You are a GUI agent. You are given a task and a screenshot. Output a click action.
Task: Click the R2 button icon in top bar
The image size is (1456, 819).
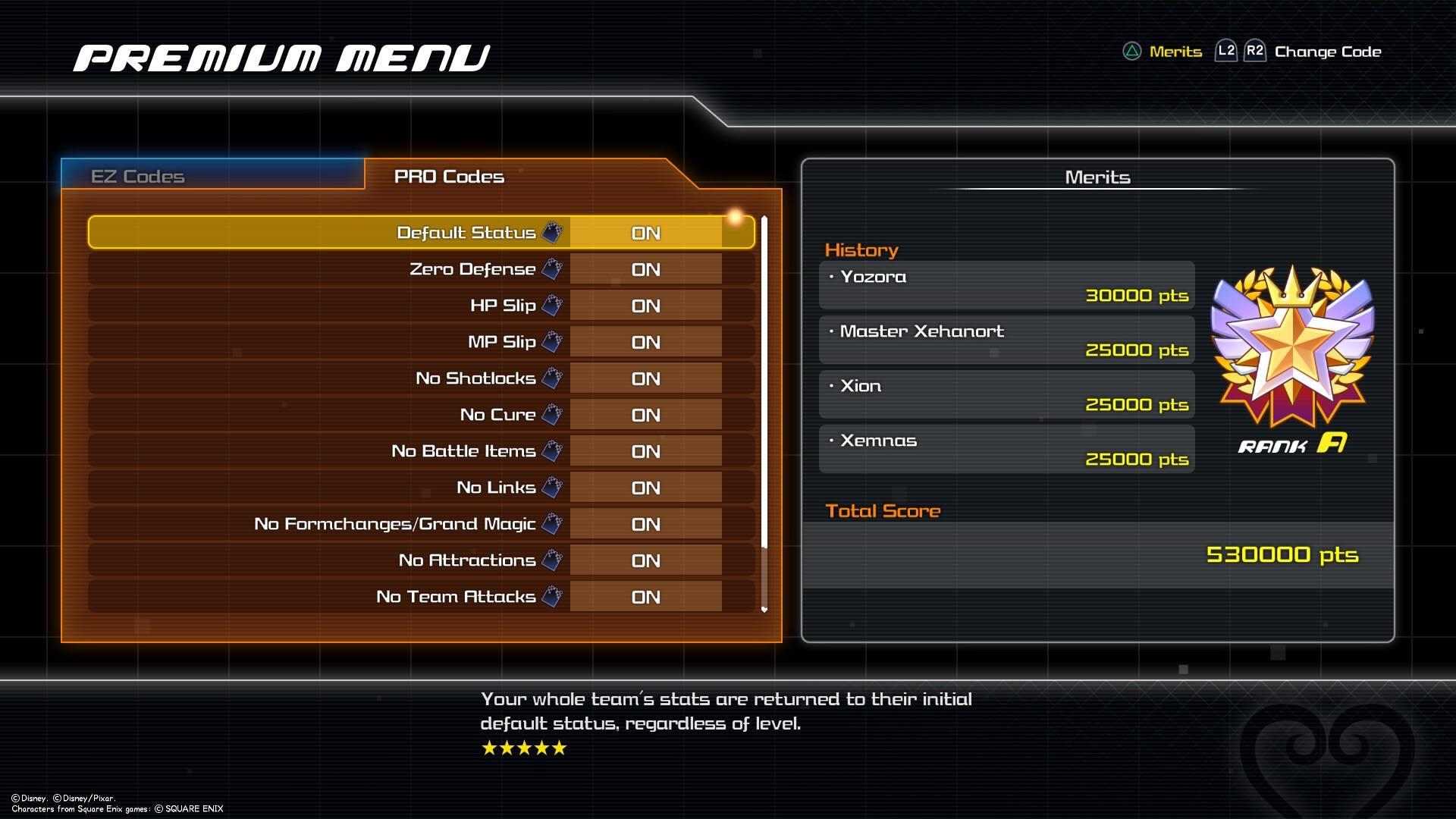1256,51
